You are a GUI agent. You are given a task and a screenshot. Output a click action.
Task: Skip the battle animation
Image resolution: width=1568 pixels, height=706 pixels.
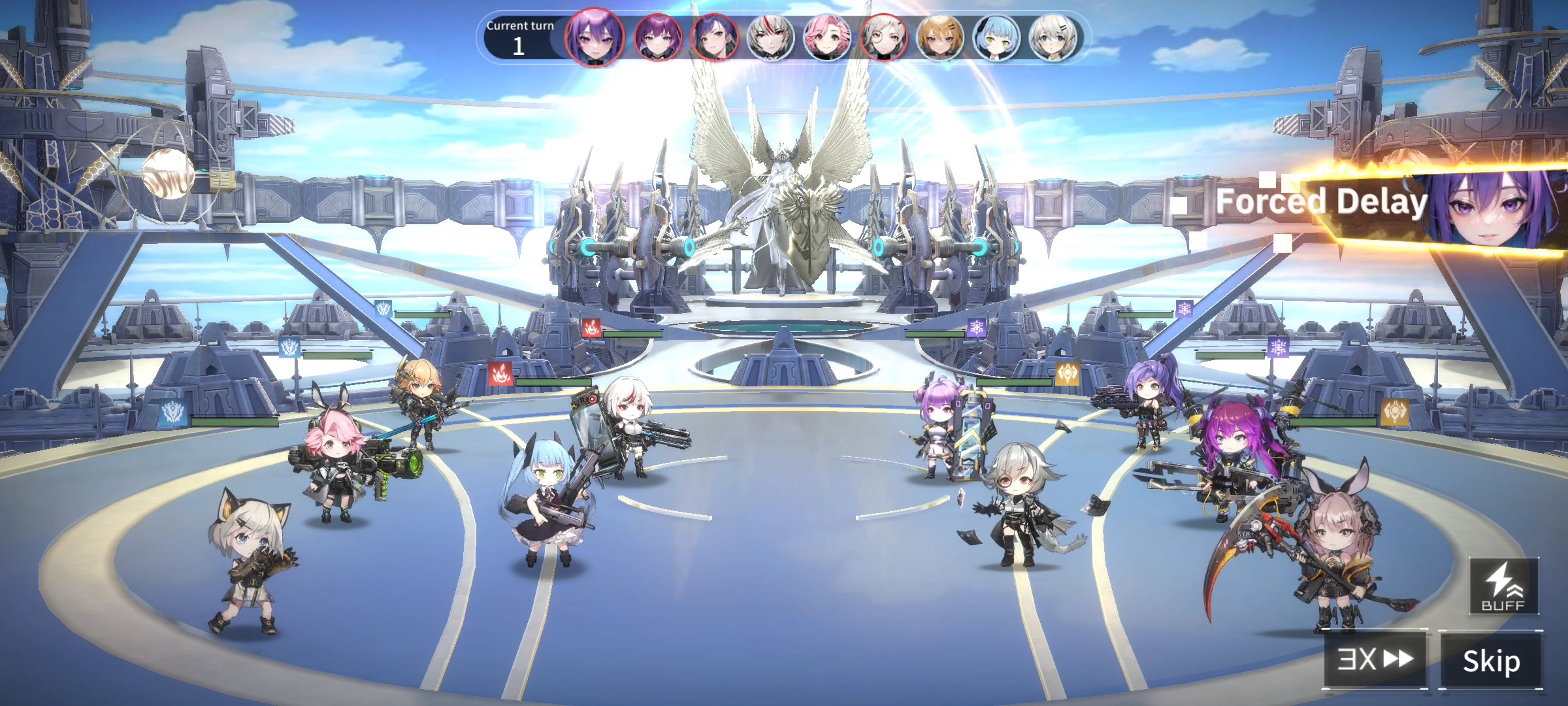tap(1491, 660)
